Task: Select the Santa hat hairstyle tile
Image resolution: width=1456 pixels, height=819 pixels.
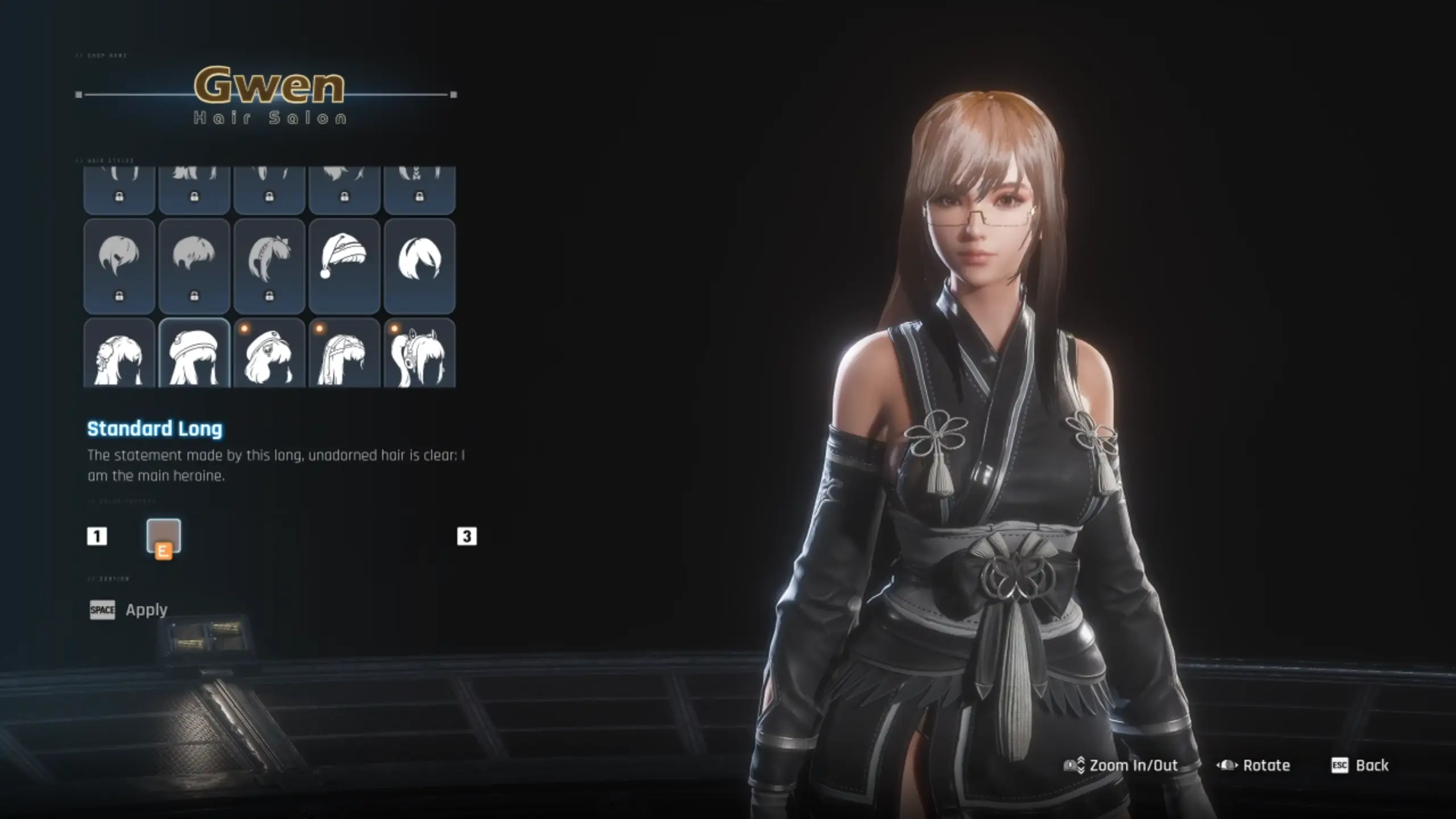Action: 344,266
